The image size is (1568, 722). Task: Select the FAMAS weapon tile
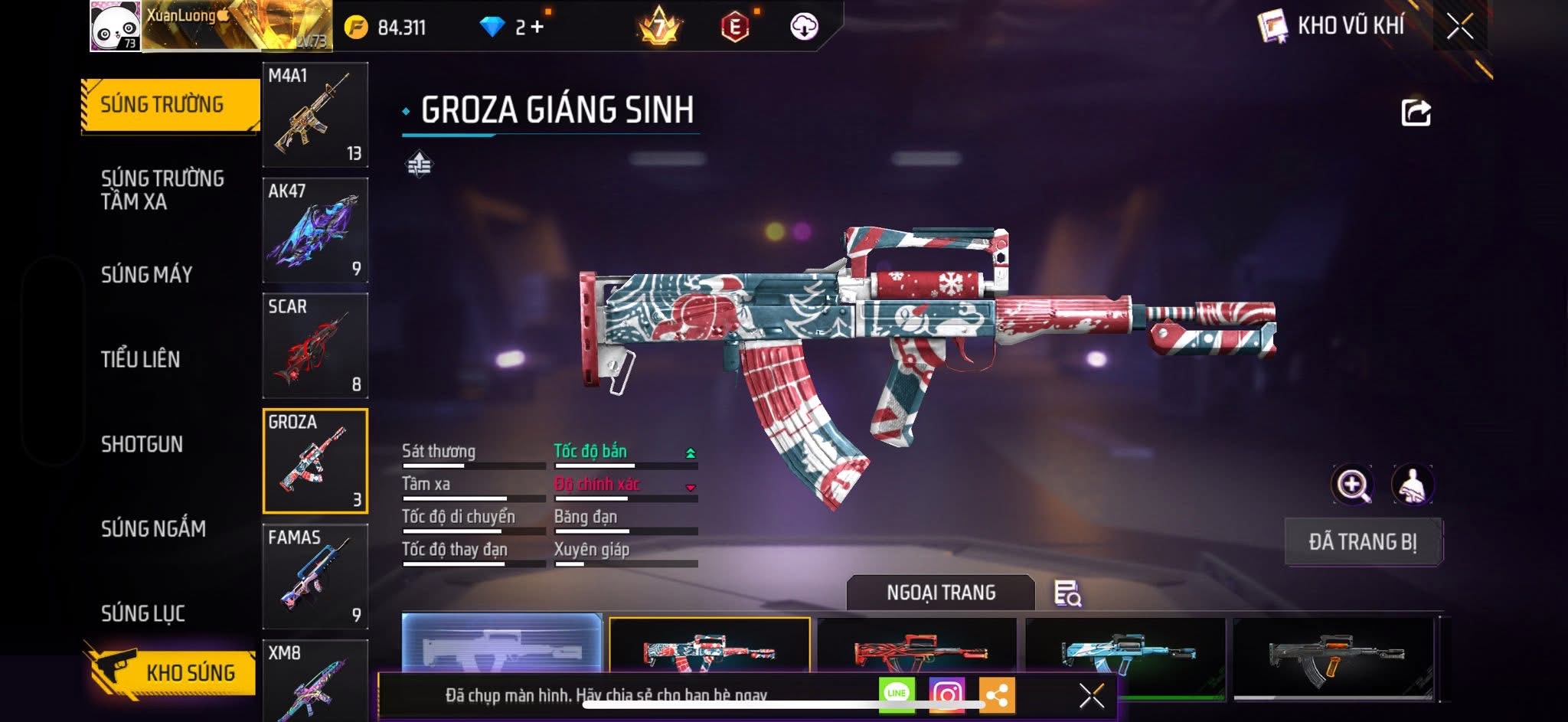(315, 577)
